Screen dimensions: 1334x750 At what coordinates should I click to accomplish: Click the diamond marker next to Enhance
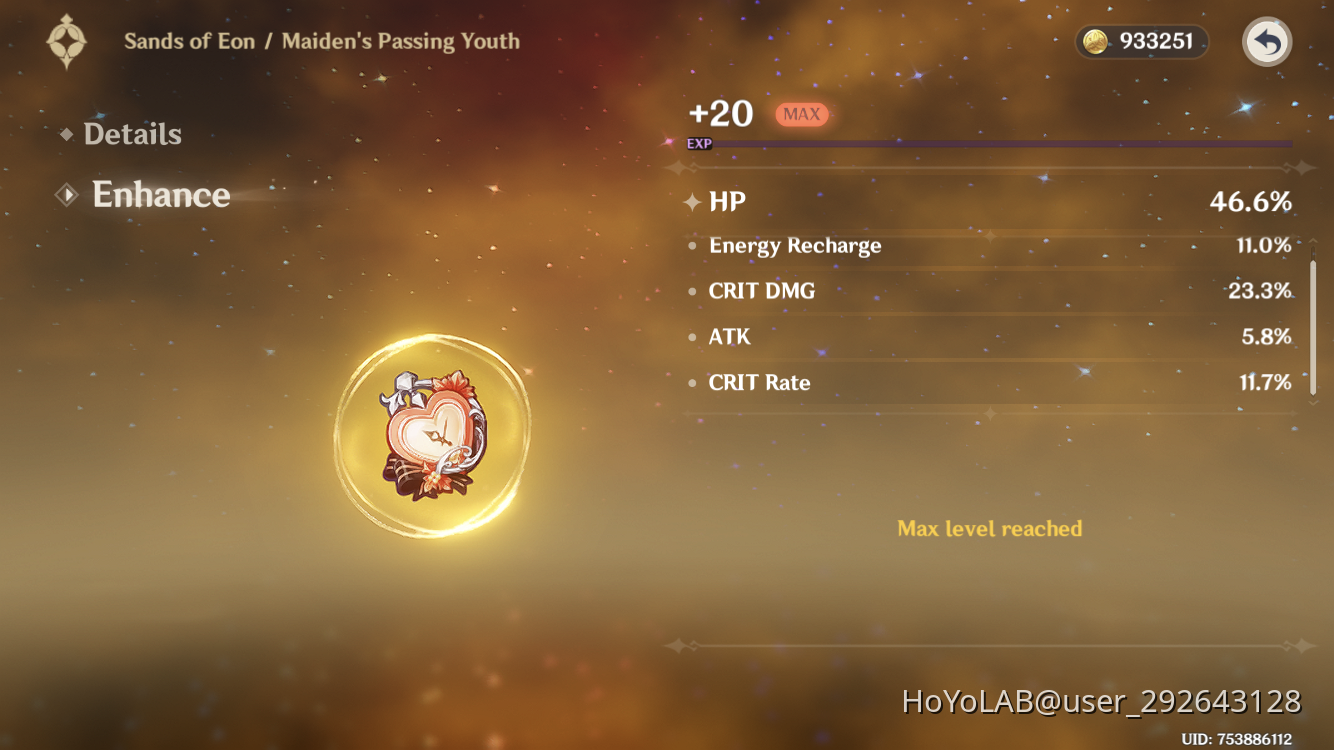pyautogui.click(x=66, y=195)
